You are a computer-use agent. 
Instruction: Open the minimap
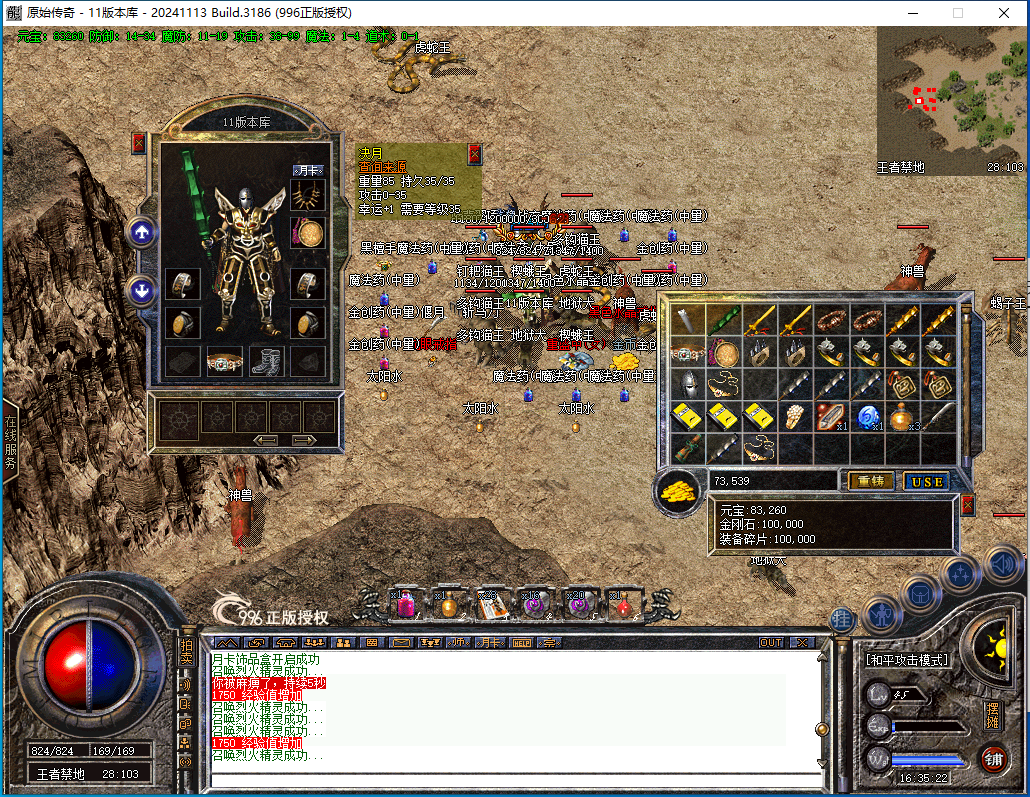[950, 100]
